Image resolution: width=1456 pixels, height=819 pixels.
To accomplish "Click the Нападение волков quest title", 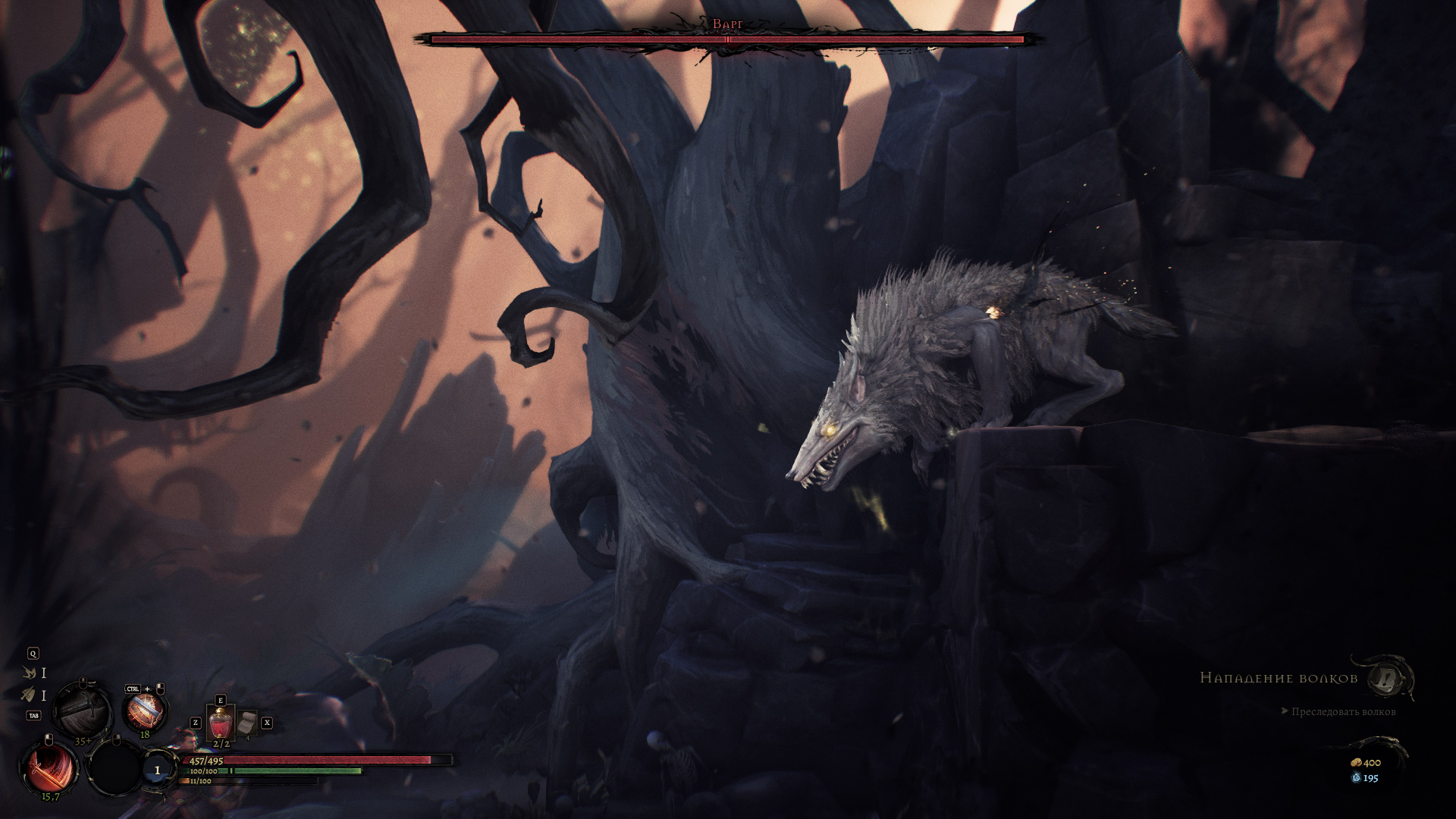I will pos(1279,677).
